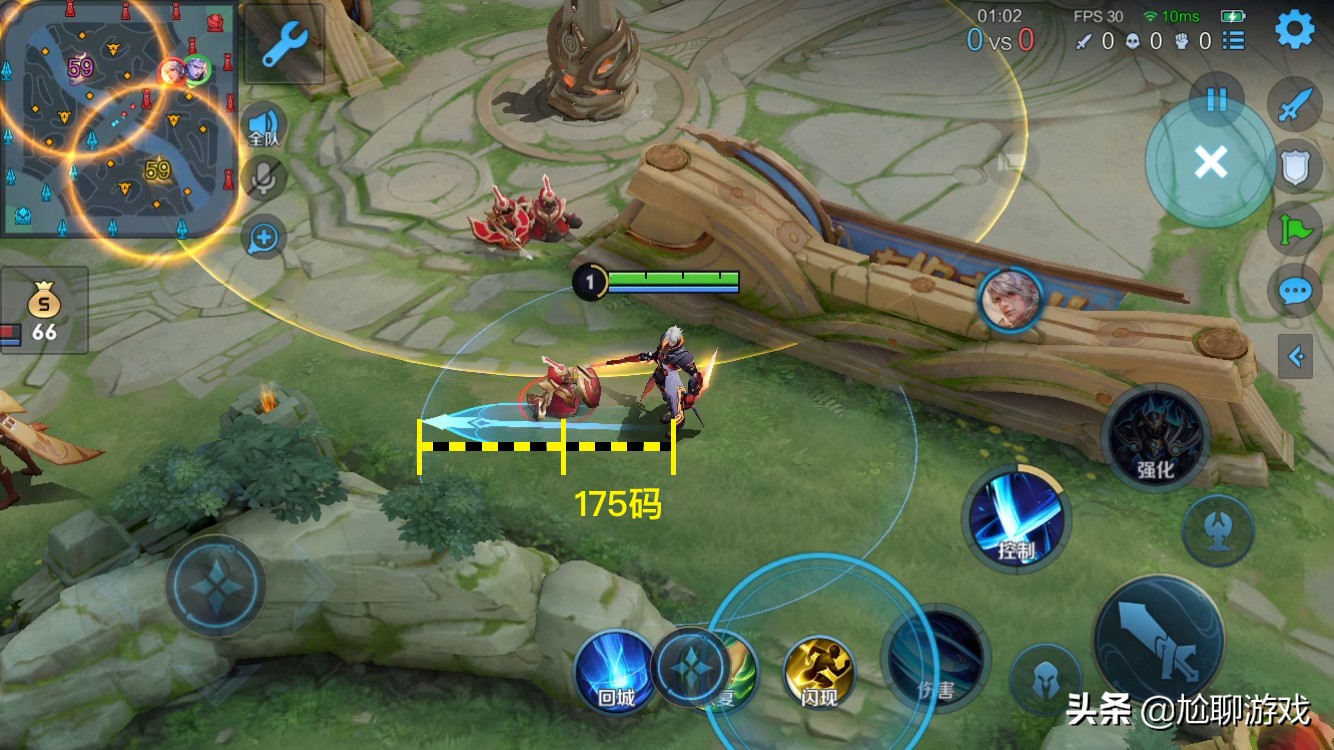Cast the 闪现 flash spell
The width and height of the screenshot is (1334, 750).
point(819,671)
